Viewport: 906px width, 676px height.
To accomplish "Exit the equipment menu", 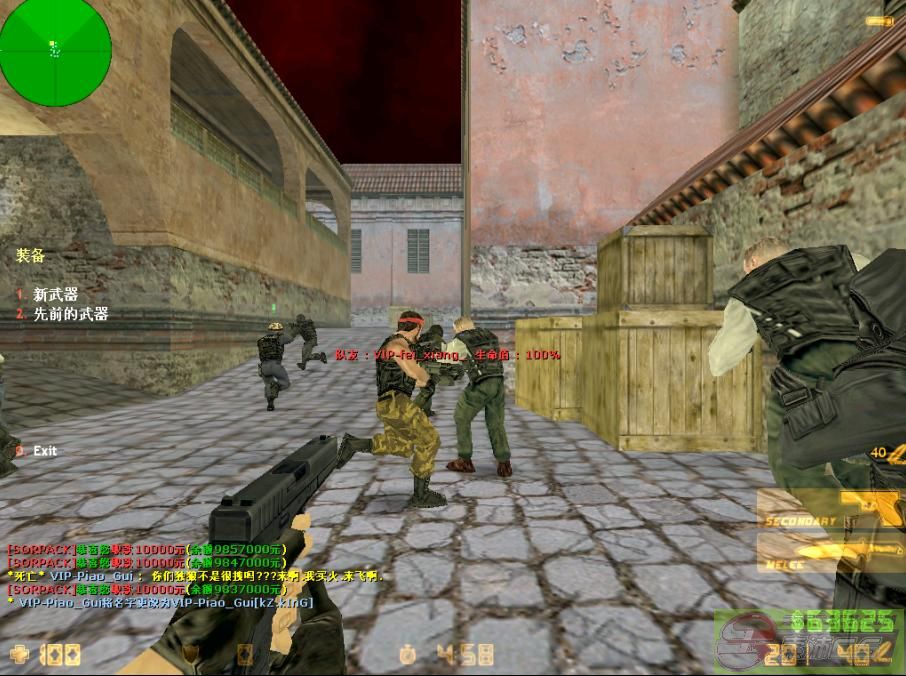I will click(44, 451).
